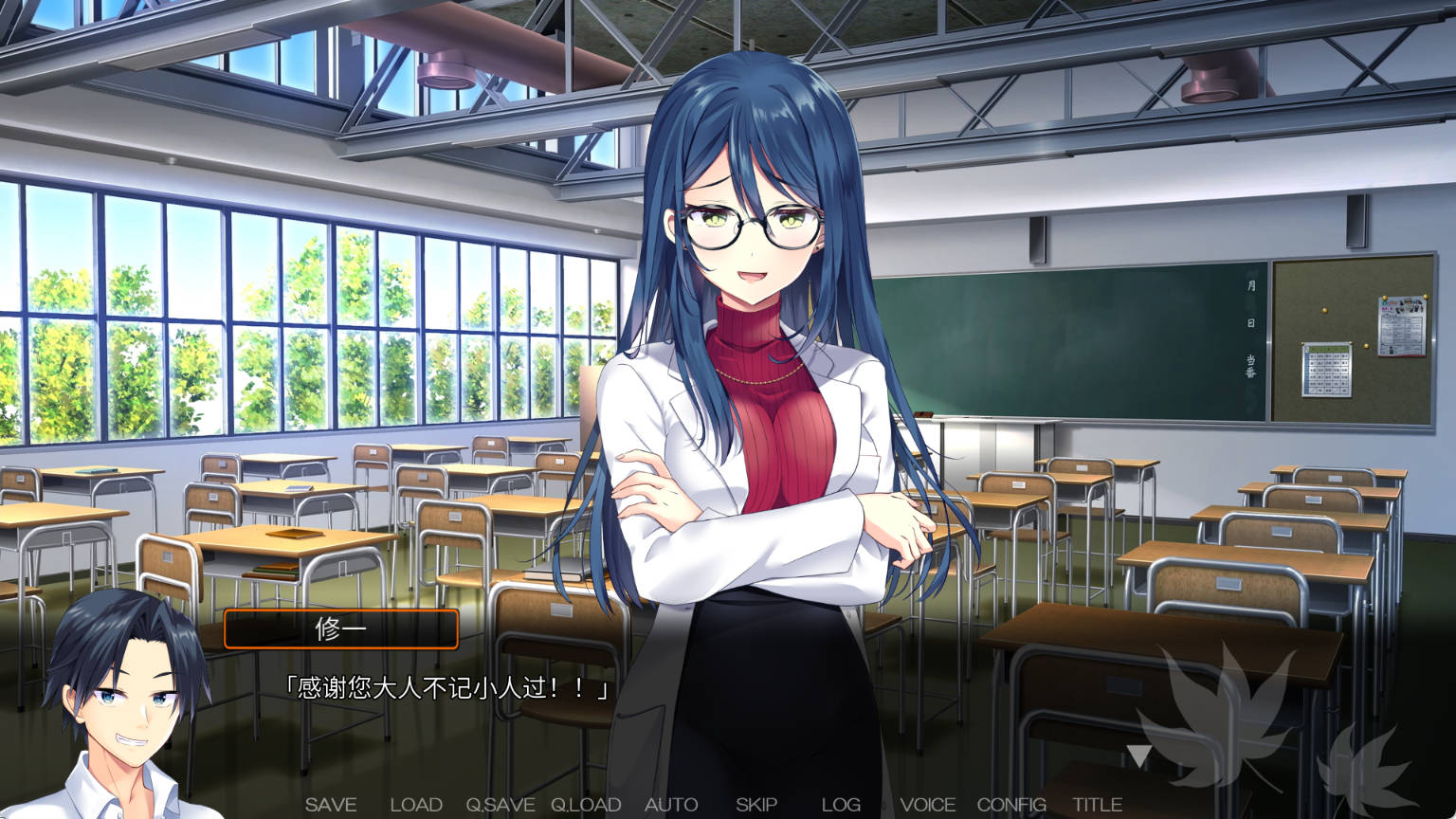Quick load with Q.LOAD
Image resolution: width=1456 pixels, height=819 pixels.
pos(586,805)
